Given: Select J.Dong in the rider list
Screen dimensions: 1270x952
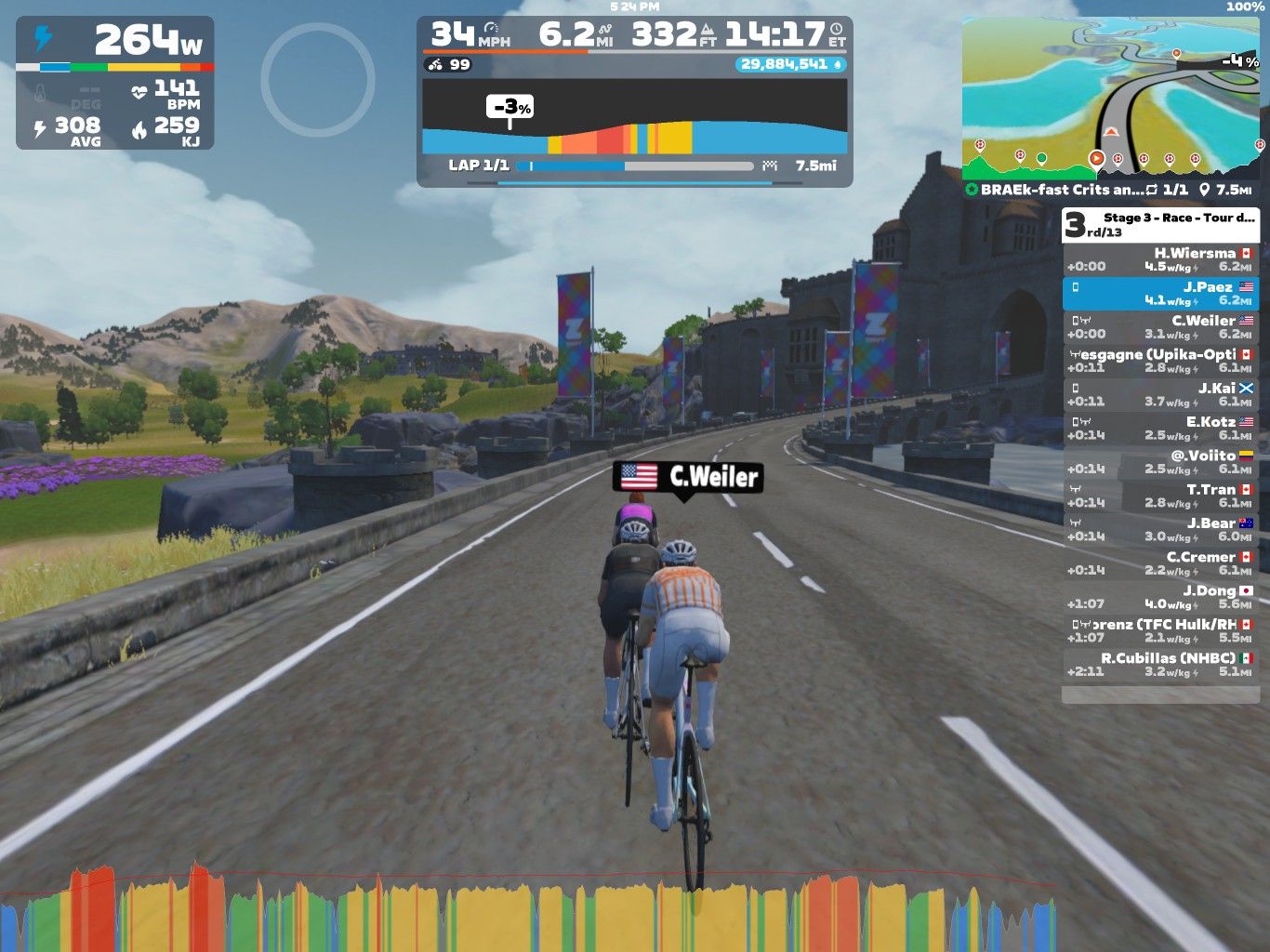Looking at the screenshot, I should point(1160,597).
